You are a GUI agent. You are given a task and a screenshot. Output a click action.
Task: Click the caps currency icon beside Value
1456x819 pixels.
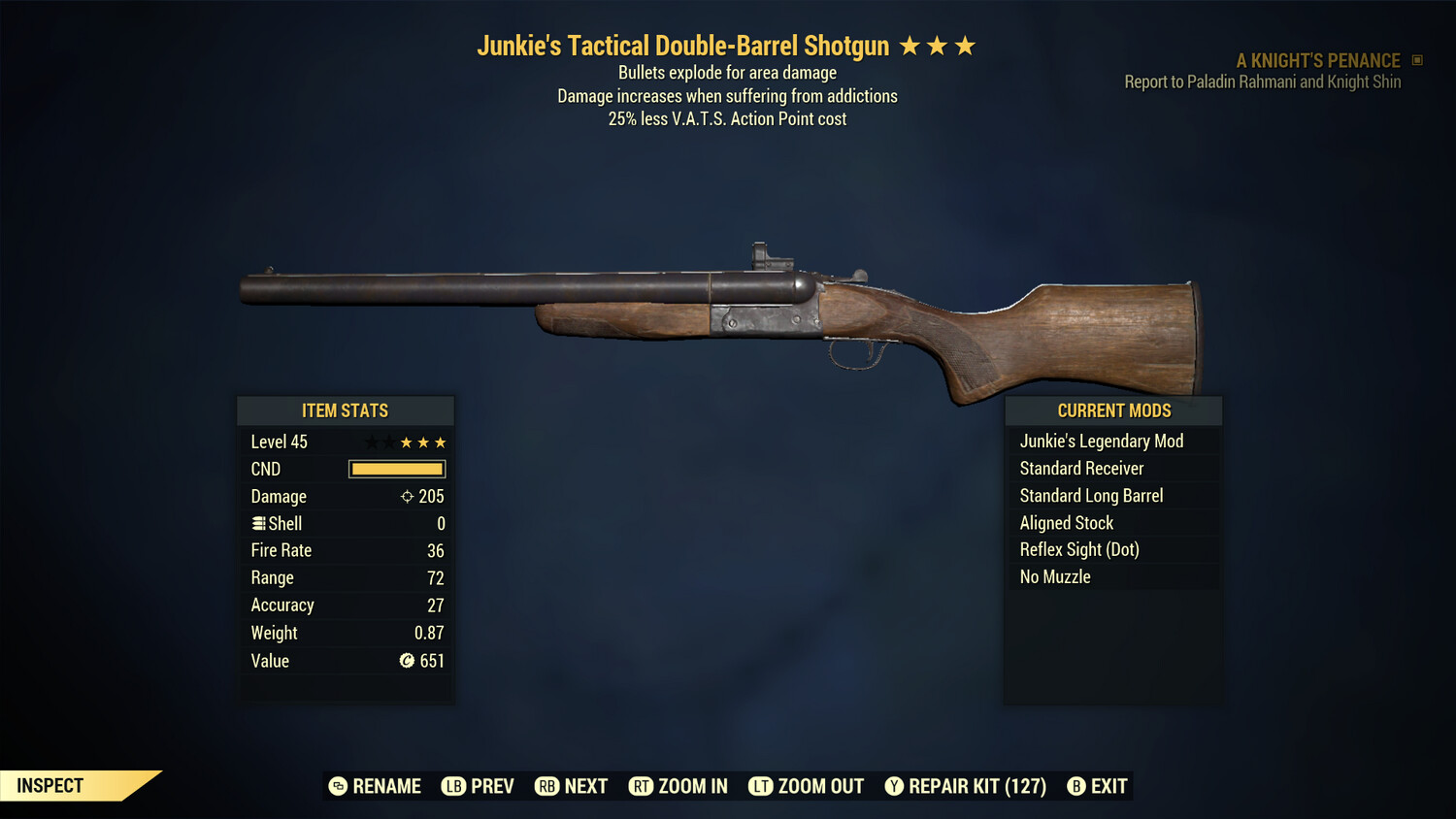click(x=409, y=661)
